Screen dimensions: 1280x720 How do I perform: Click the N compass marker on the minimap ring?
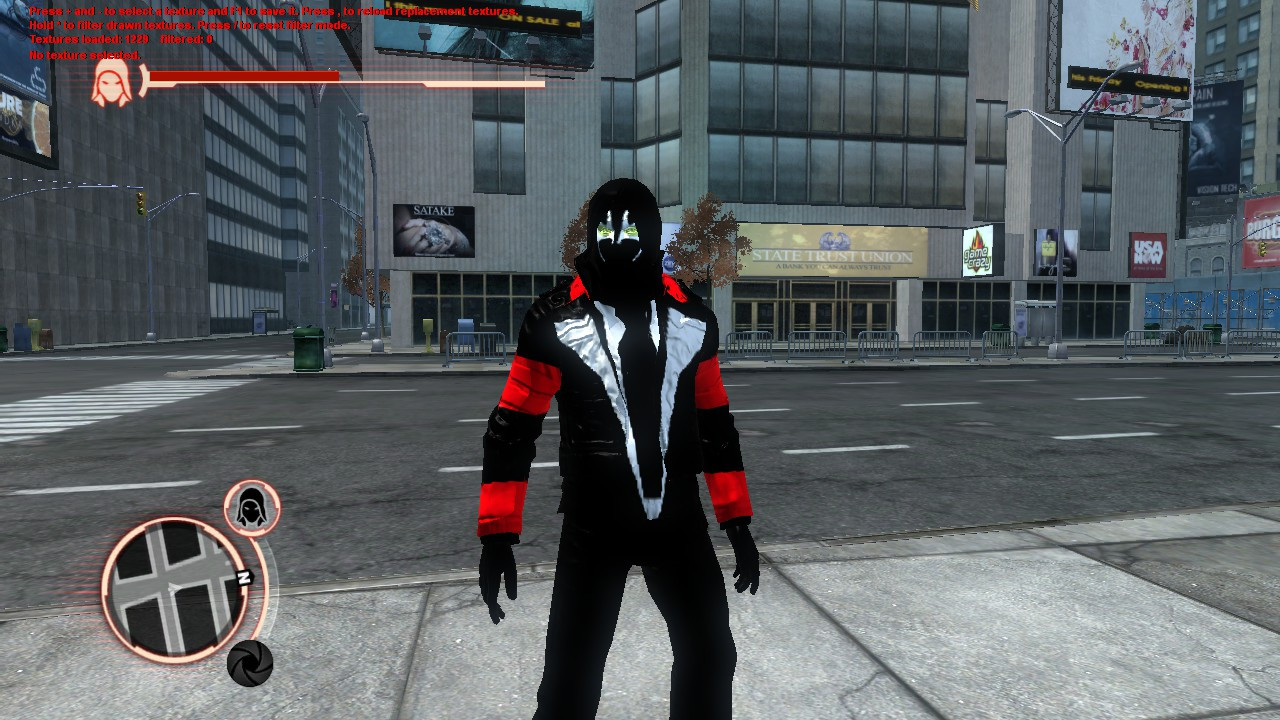(x=244, y=576)
